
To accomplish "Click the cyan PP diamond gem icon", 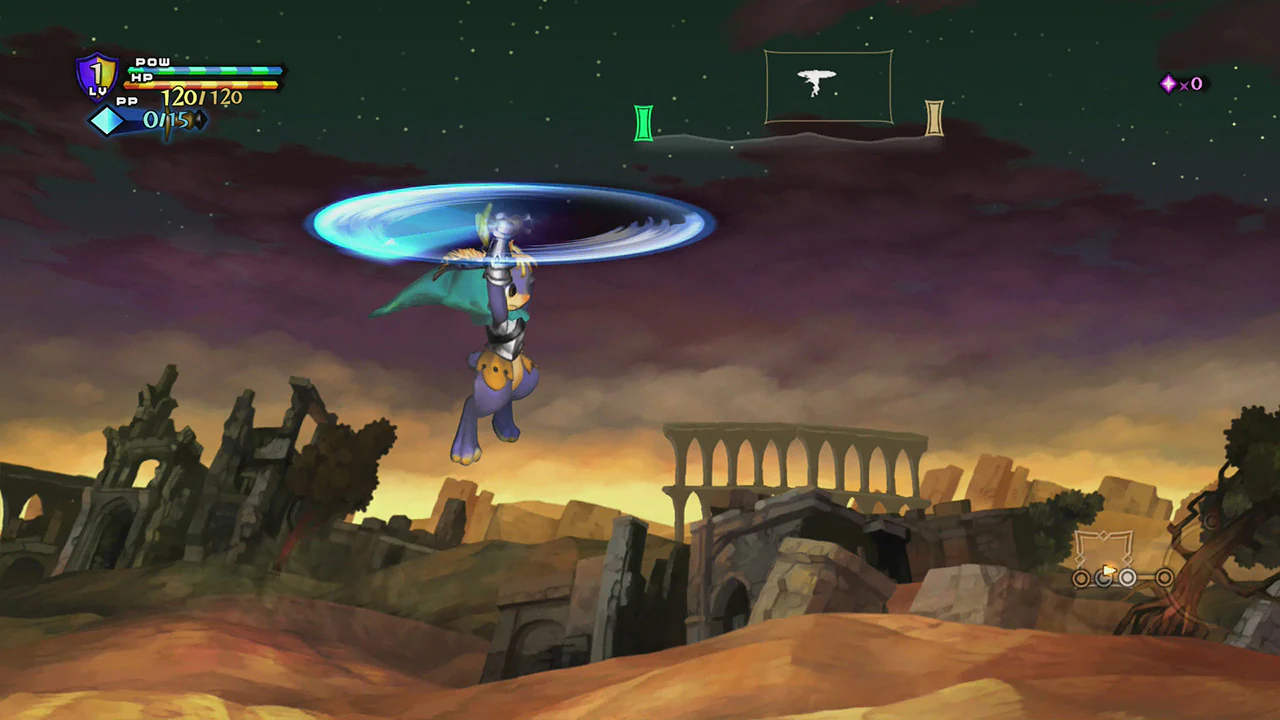I will (107, 119).
